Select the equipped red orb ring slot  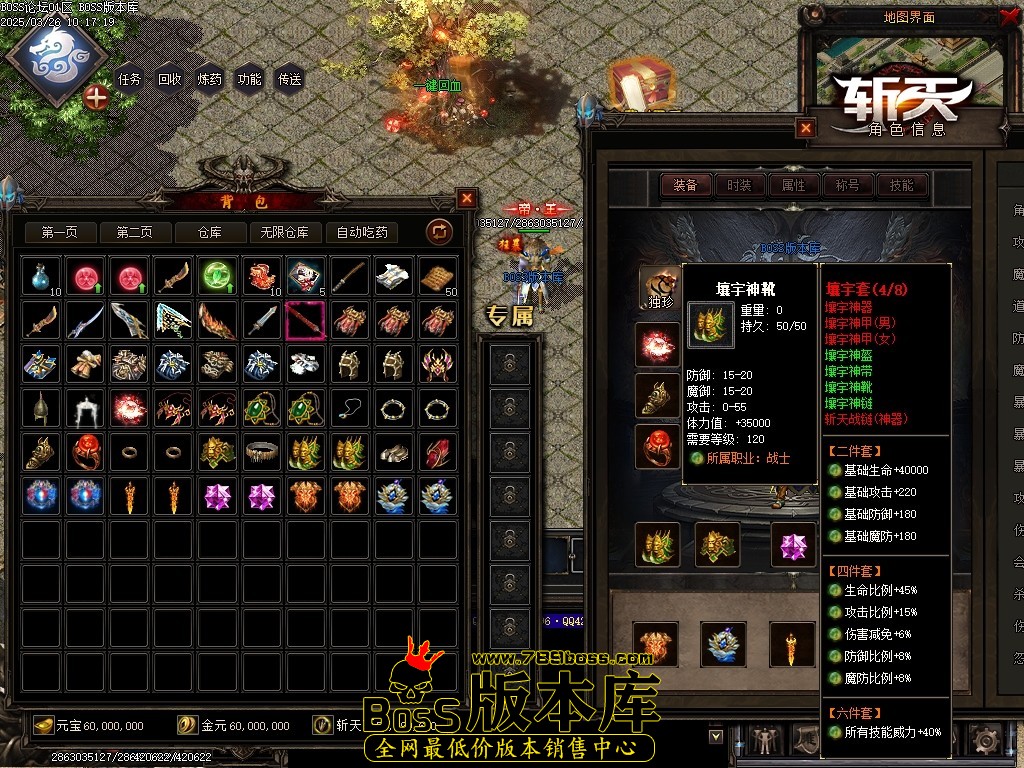[657, 446]
